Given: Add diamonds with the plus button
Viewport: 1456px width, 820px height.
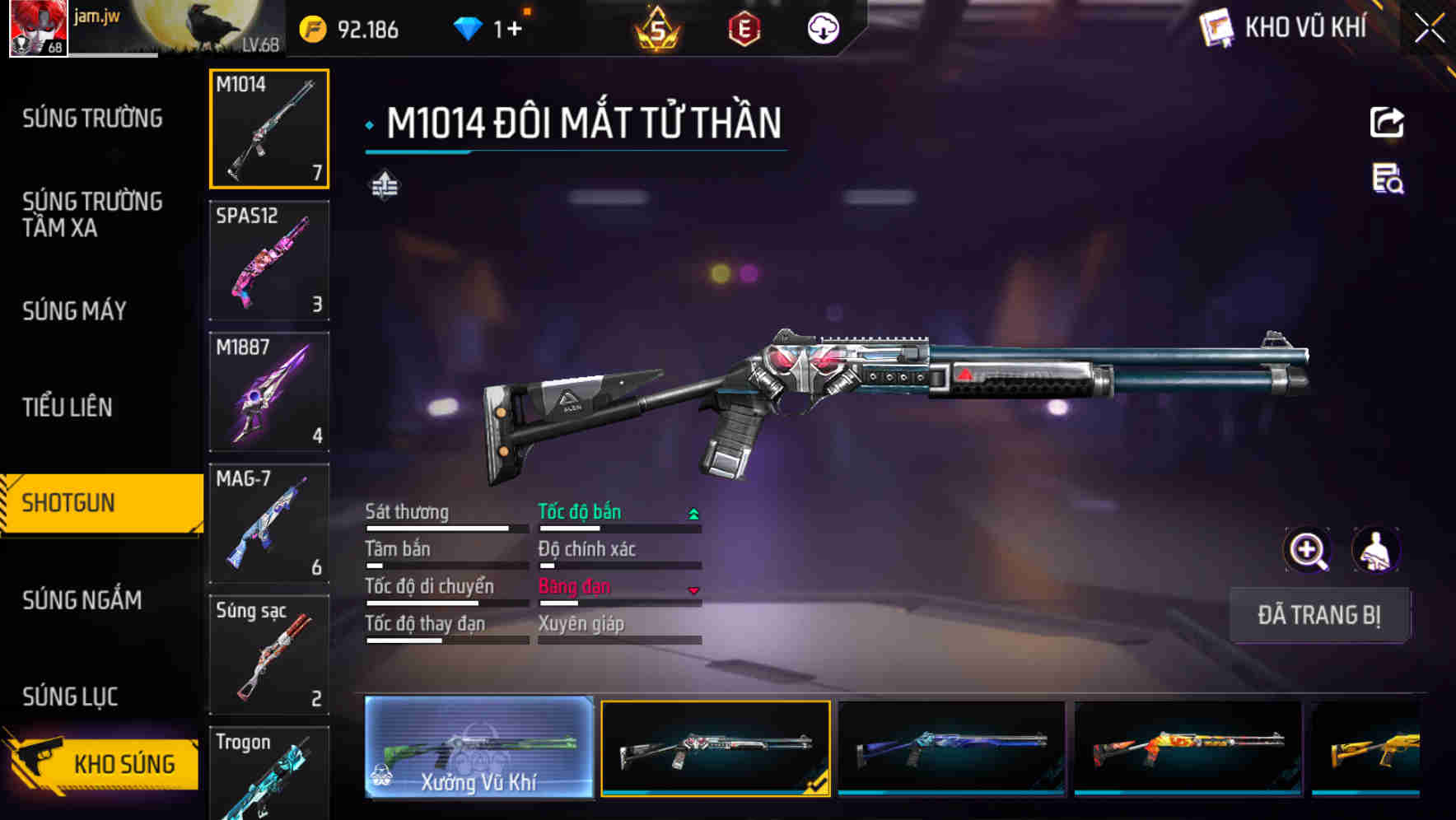Looking at the screenshot, I should (514, 30).
